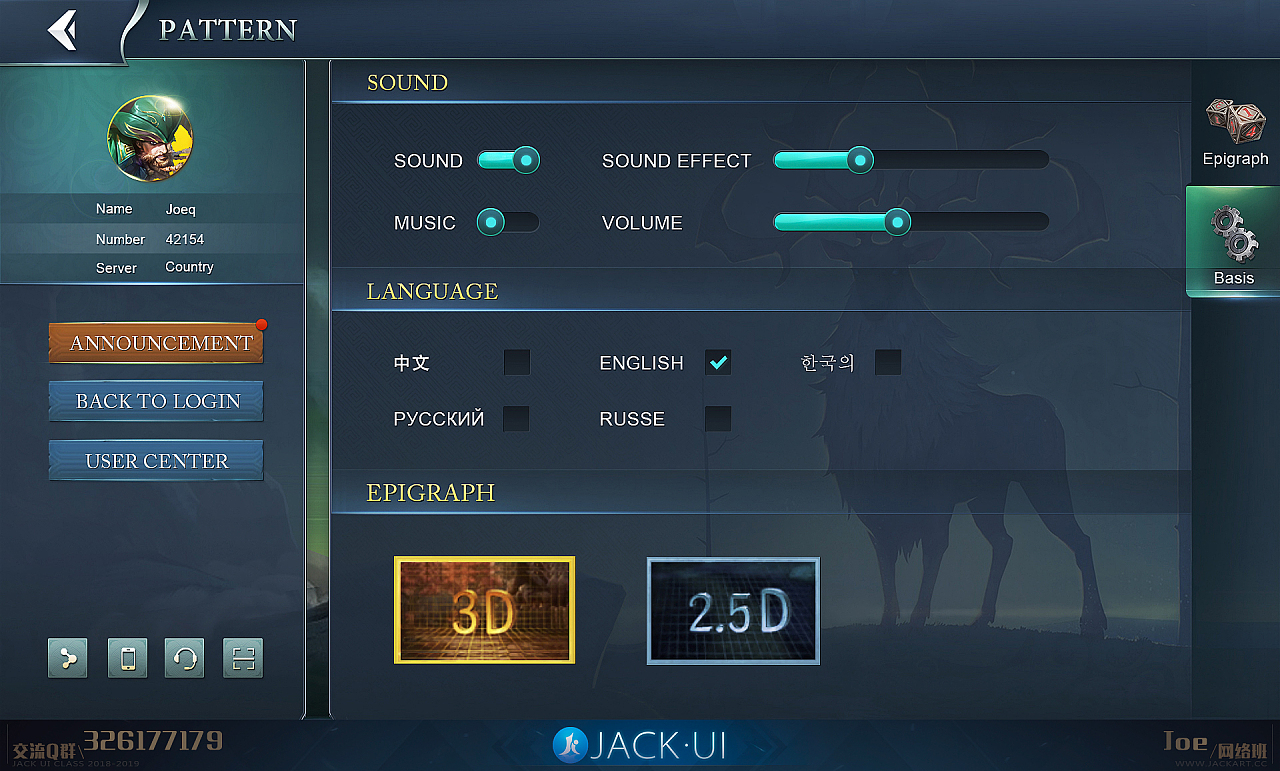Open the headset support icon

pos(185,658)
